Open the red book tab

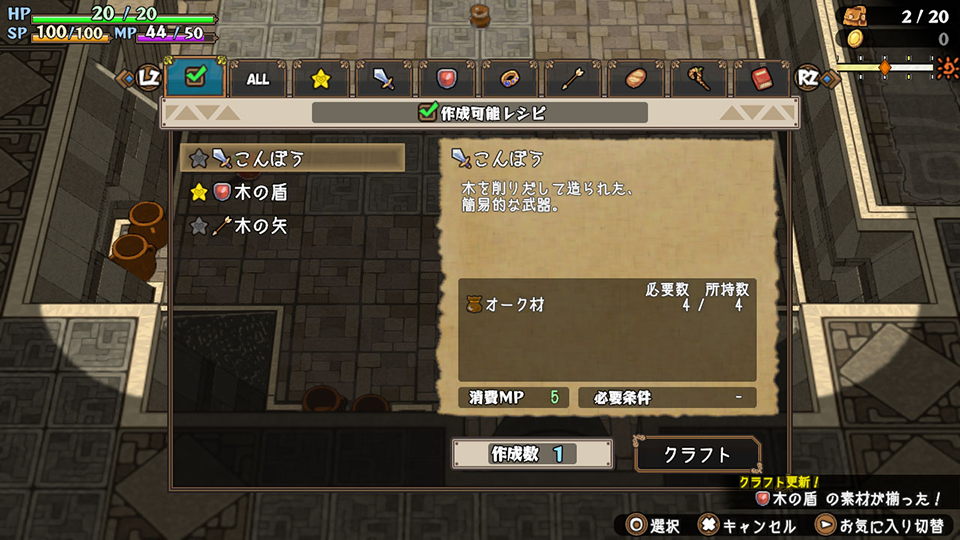tap(761, 79)
